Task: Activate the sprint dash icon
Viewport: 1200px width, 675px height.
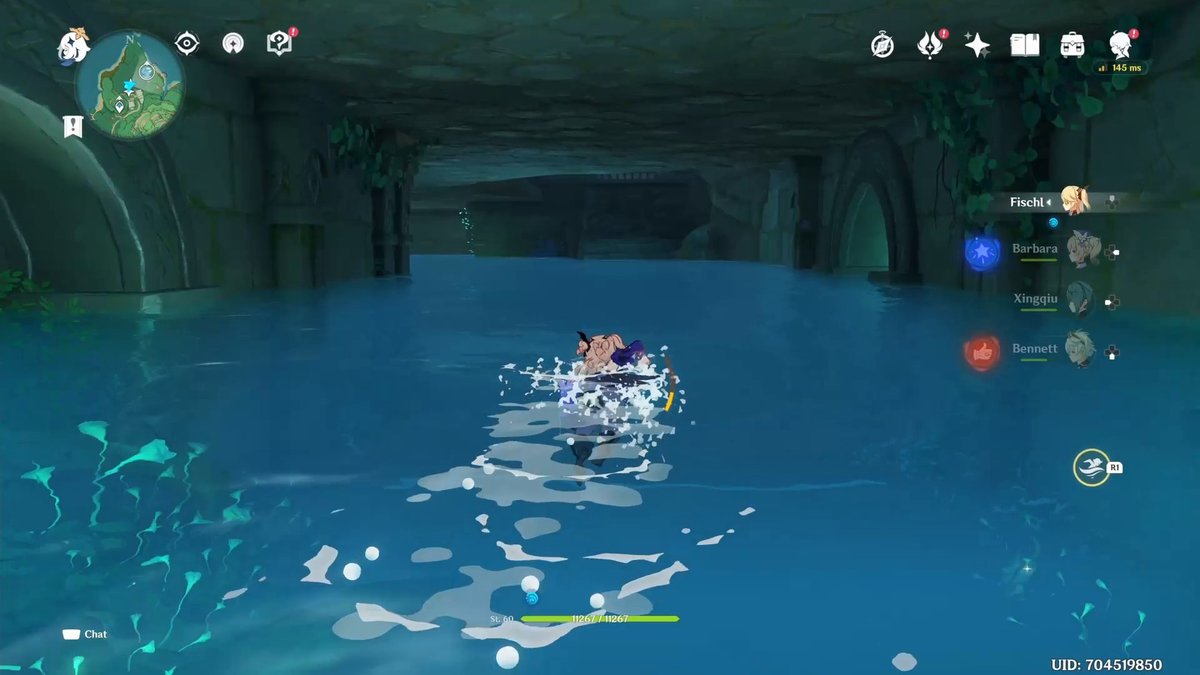Action: click(1091, 467)
